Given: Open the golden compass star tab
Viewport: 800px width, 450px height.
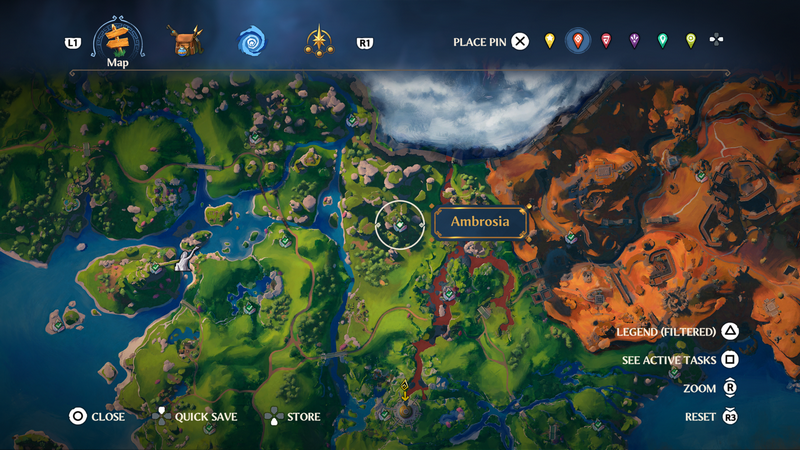Looking at the screenshot, I should pyautogui.click(x=319, y=42).
